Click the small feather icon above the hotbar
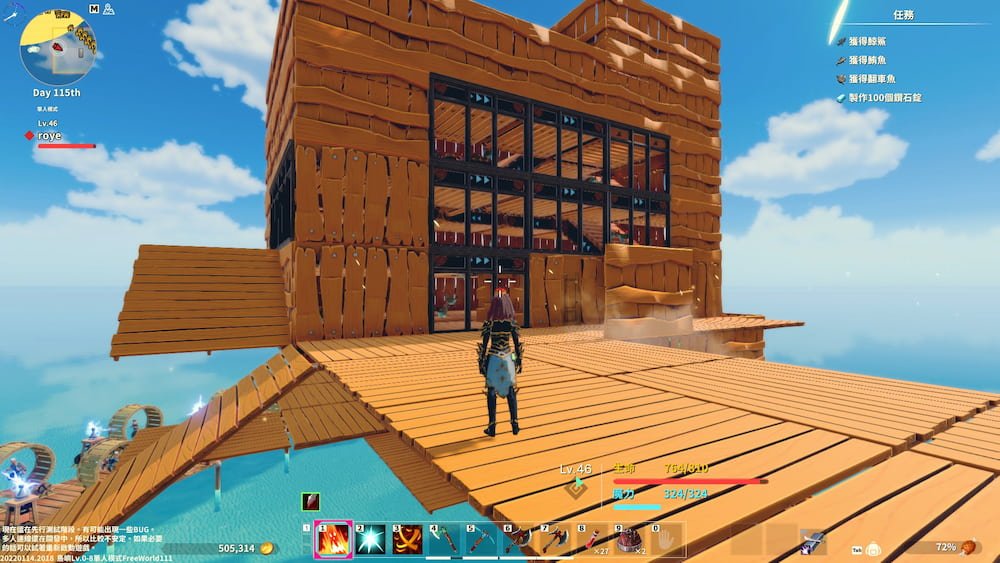This screenshot has width=1000, height=563. pos(311,502)
